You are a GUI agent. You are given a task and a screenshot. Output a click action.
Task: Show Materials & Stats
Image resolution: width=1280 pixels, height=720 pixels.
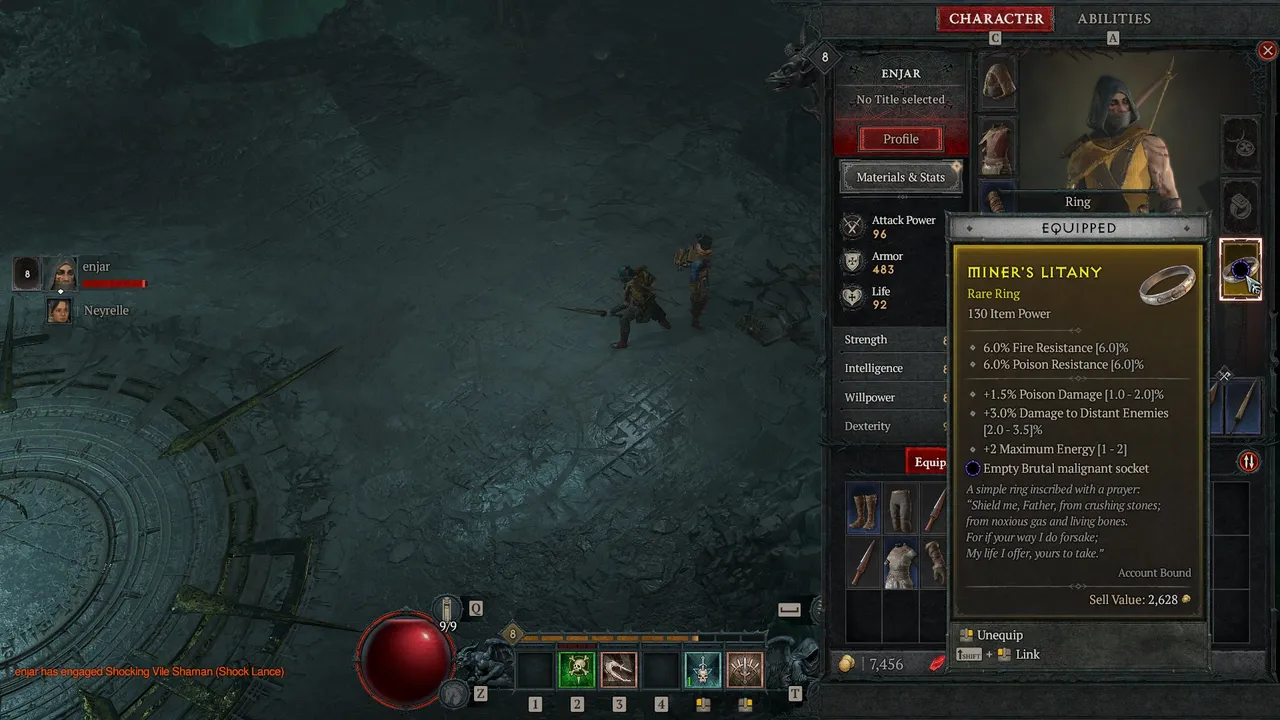pos(900,177)
